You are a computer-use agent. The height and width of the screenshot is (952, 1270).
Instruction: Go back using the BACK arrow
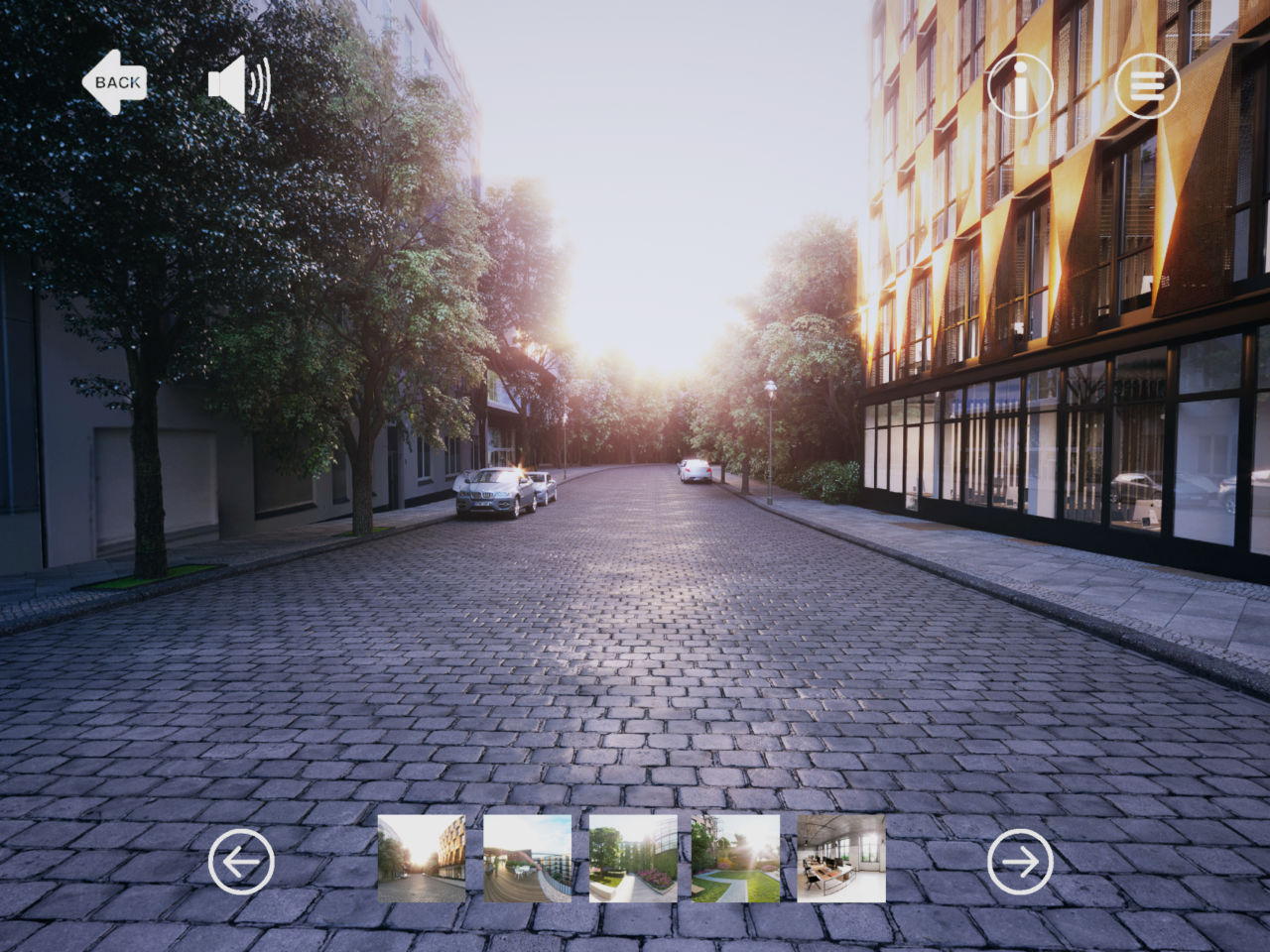tap(115, 82)
